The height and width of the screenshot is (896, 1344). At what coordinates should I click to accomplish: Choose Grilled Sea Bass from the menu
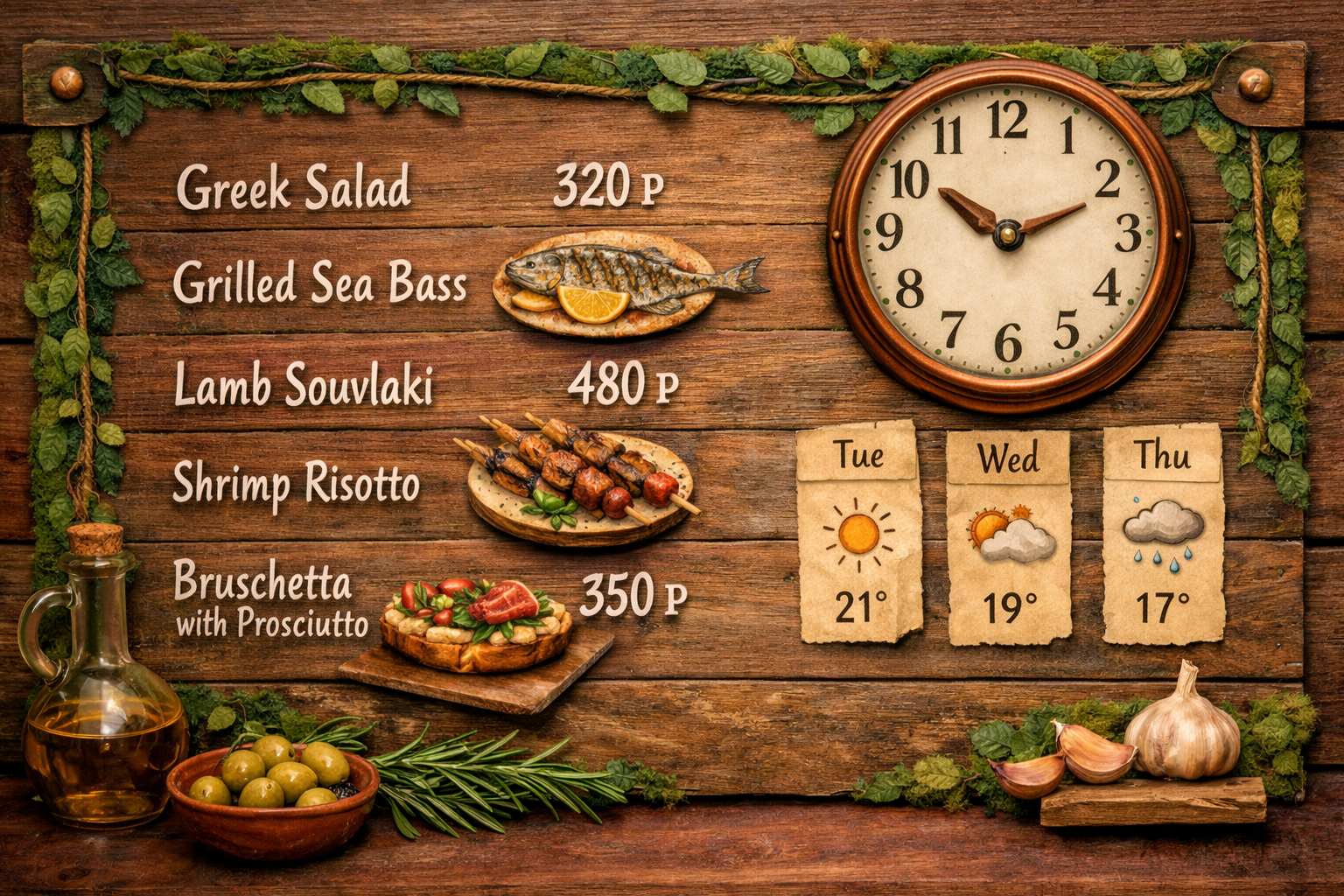point(319,283)
